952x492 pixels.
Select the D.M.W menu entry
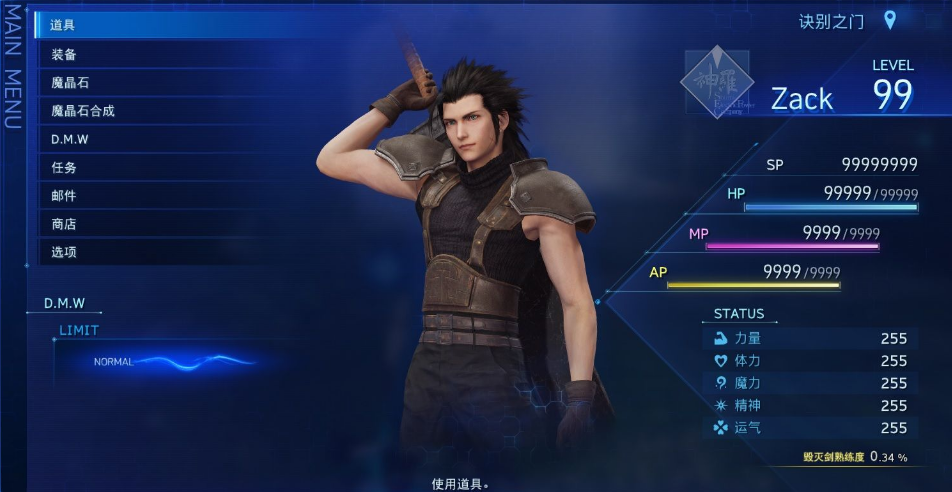70,139
